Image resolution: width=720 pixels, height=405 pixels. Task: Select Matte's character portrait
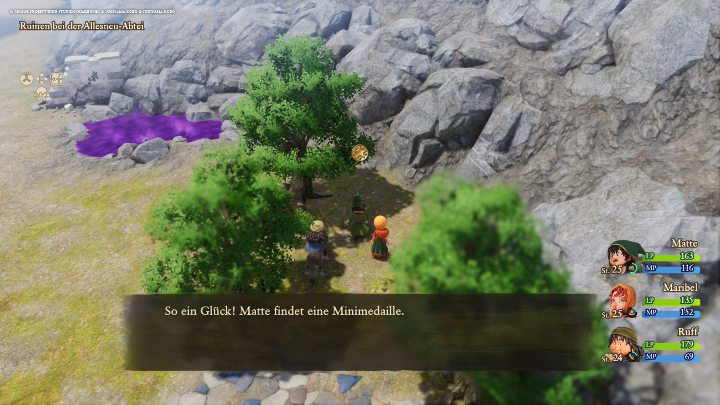[623, 257]
